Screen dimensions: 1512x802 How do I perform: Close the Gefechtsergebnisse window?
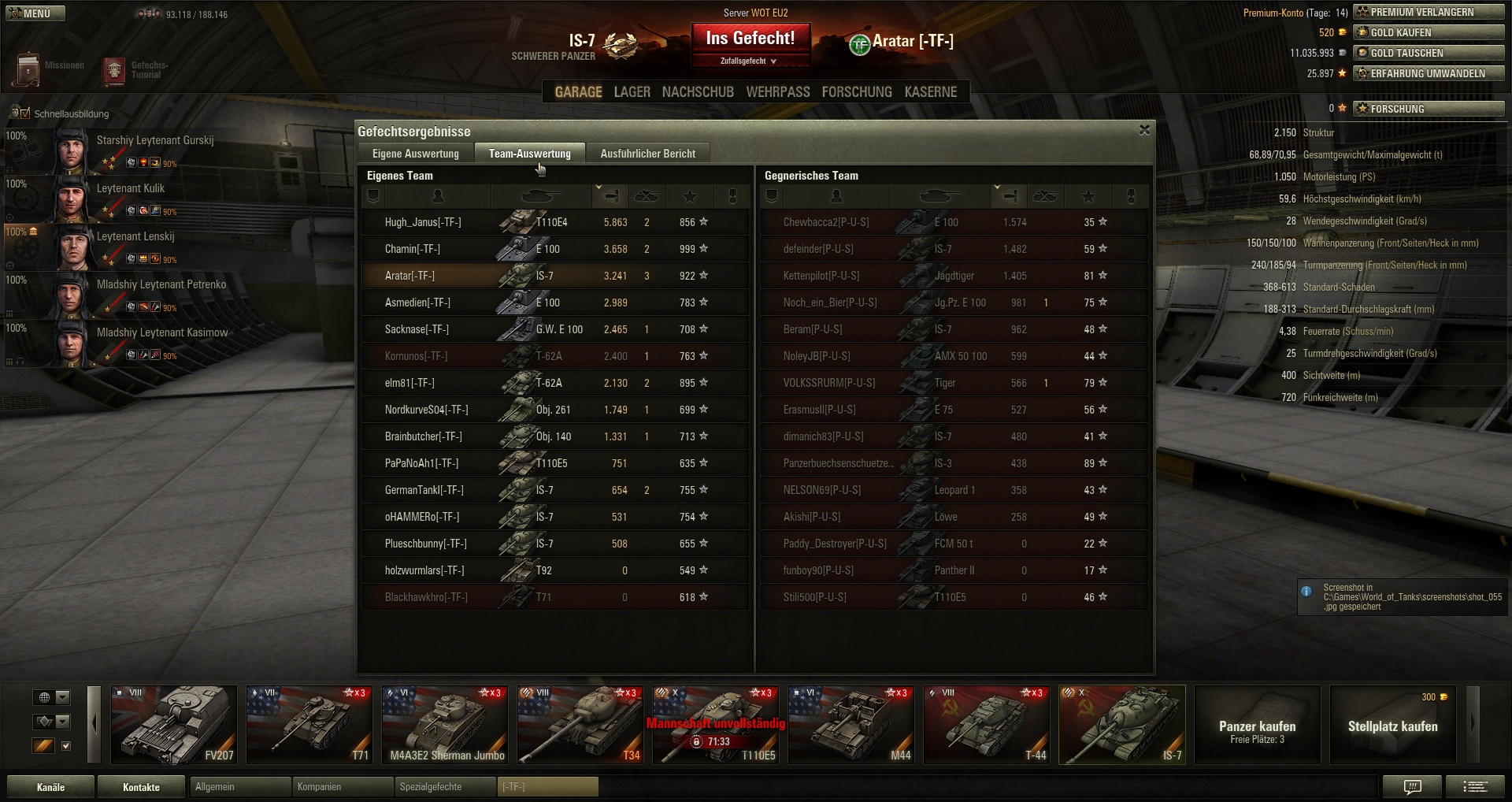coord(1144,130)
